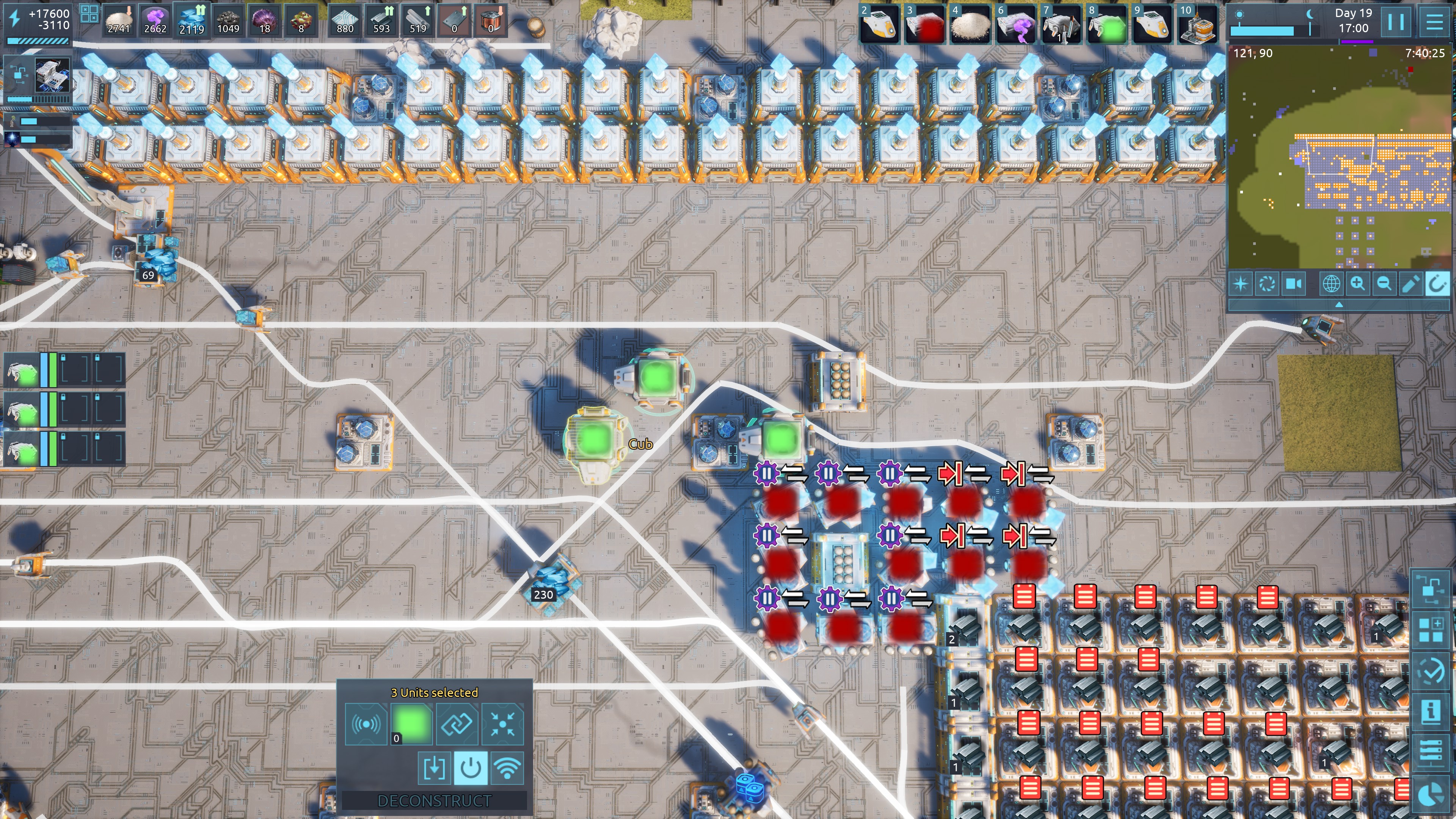Select hotbar slot 10 building
The width and height of the screenshot is (1456, 819).
pos(1197,24)
